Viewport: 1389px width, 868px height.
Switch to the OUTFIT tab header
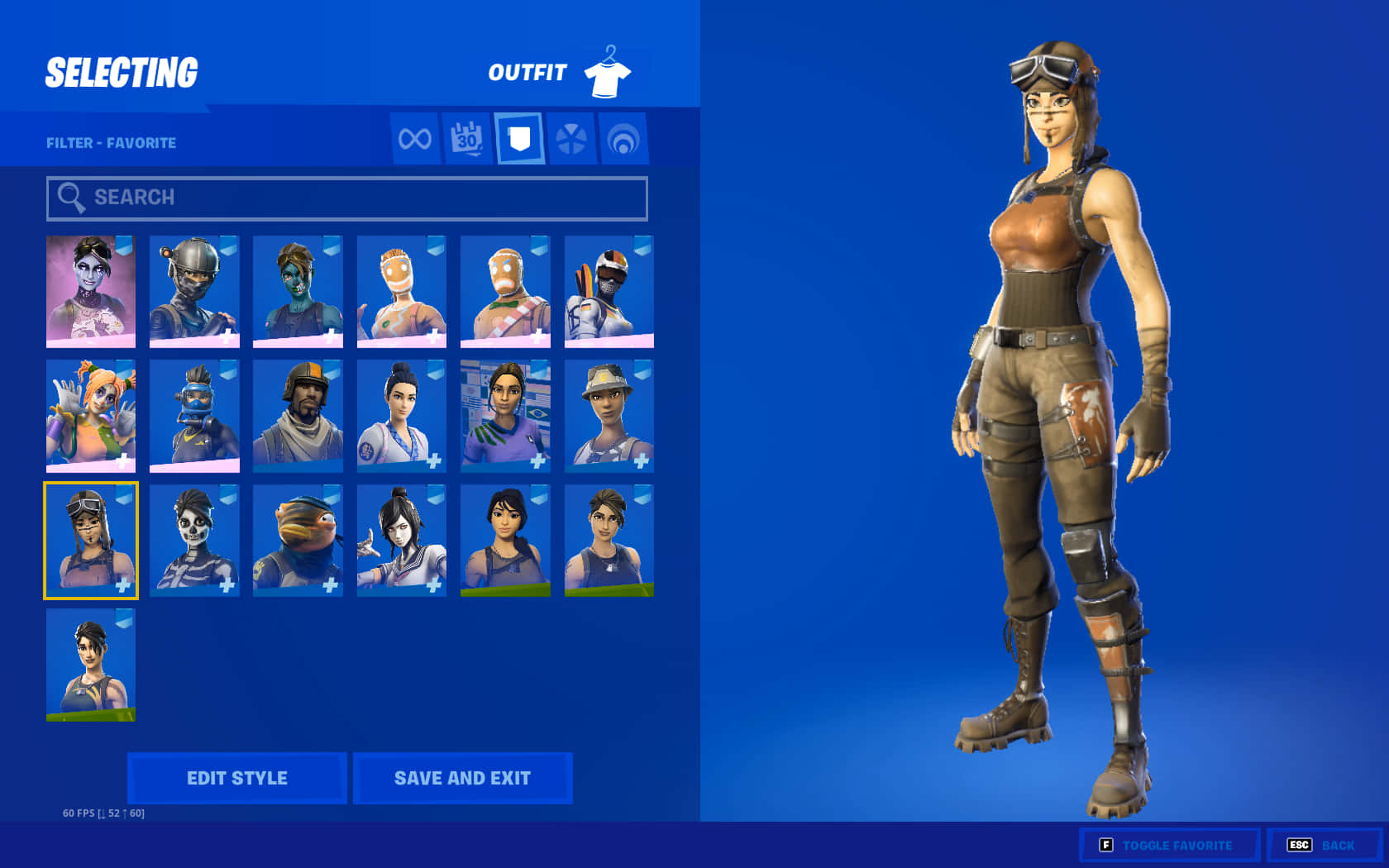527,73
